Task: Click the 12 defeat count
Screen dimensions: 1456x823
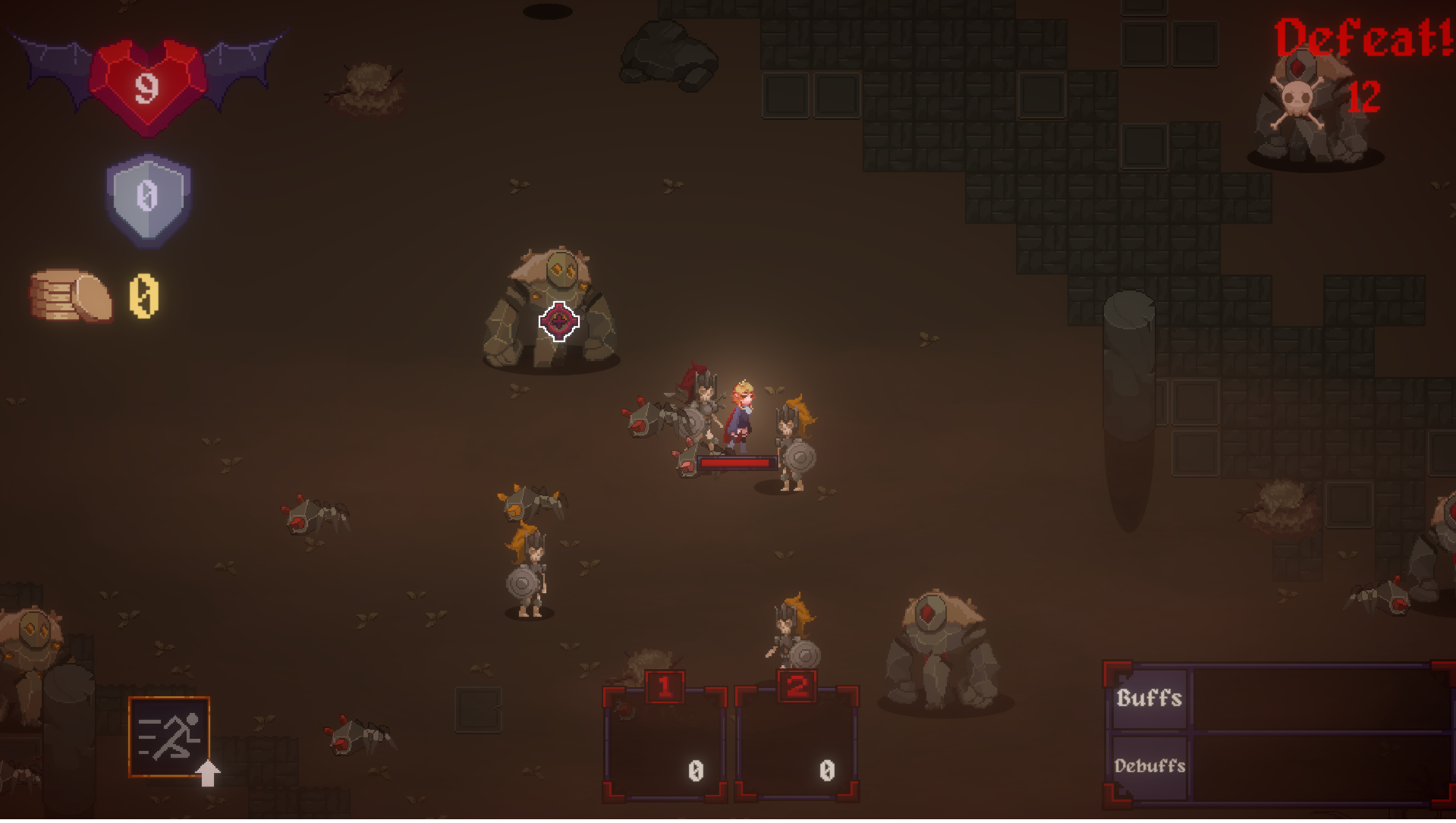Action: pyautogui.click(x=1363, y=96)
